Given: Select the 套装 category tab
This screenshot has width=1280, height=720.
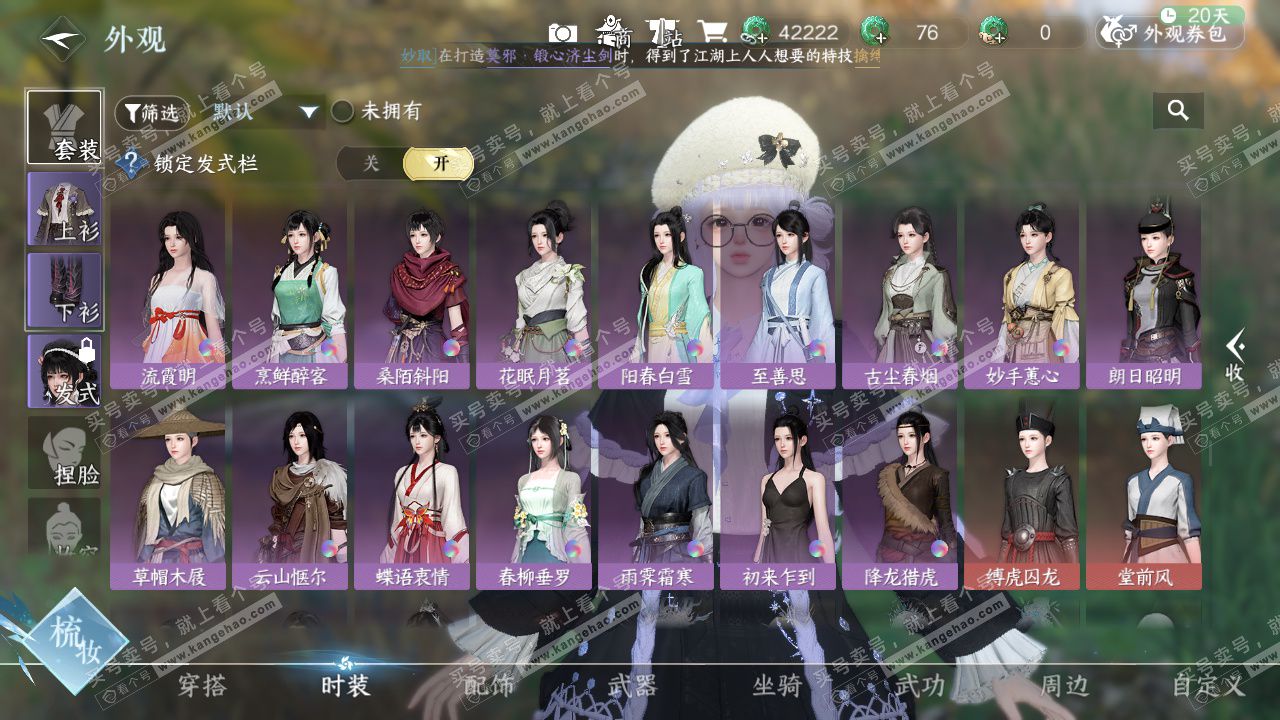Looking at the screenshot, I should 64,127.
